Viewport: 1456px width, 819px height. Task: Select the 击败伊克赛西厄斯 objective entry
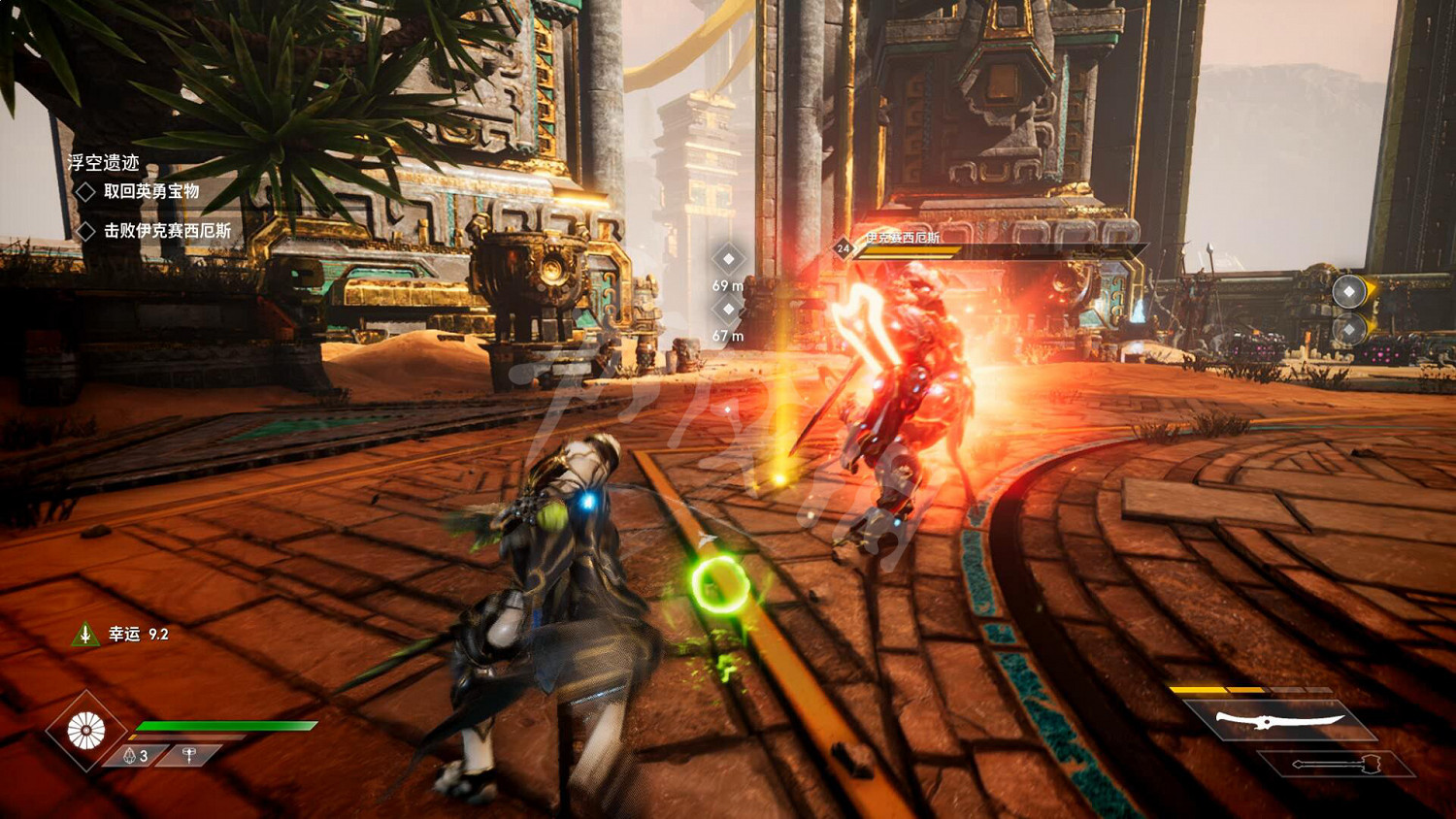click(167, 230)
